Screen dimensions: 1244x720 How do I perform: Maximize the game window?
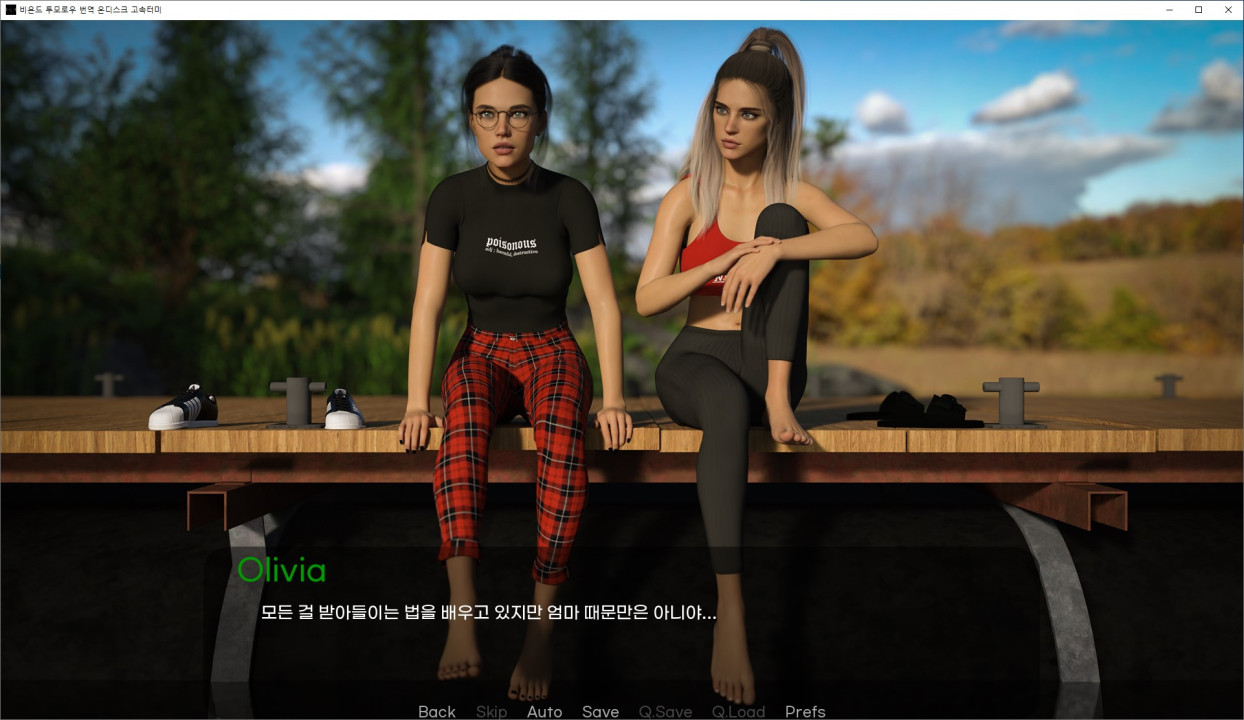pos(1198,9)
